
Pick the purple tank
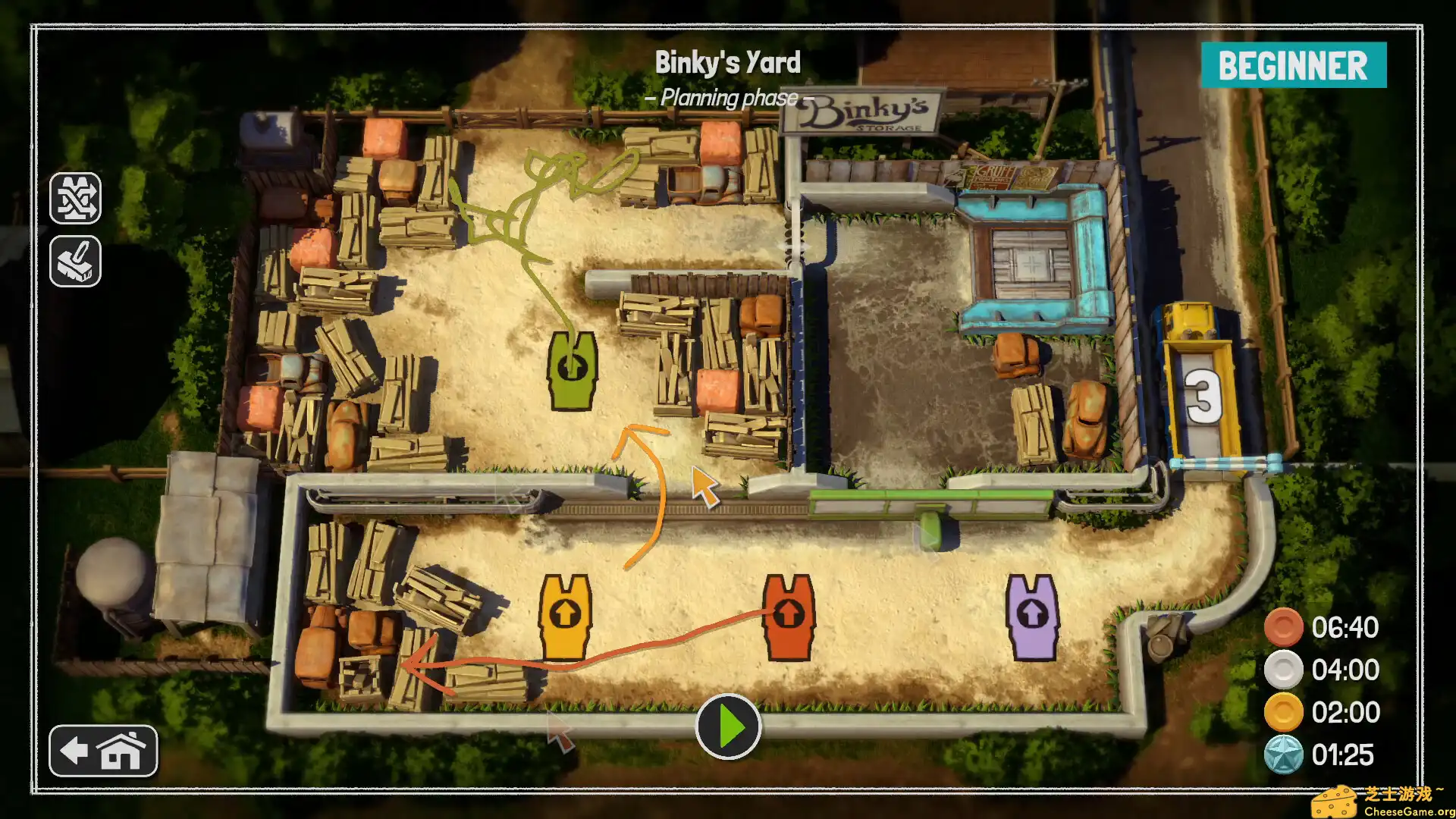[1031, 616]
